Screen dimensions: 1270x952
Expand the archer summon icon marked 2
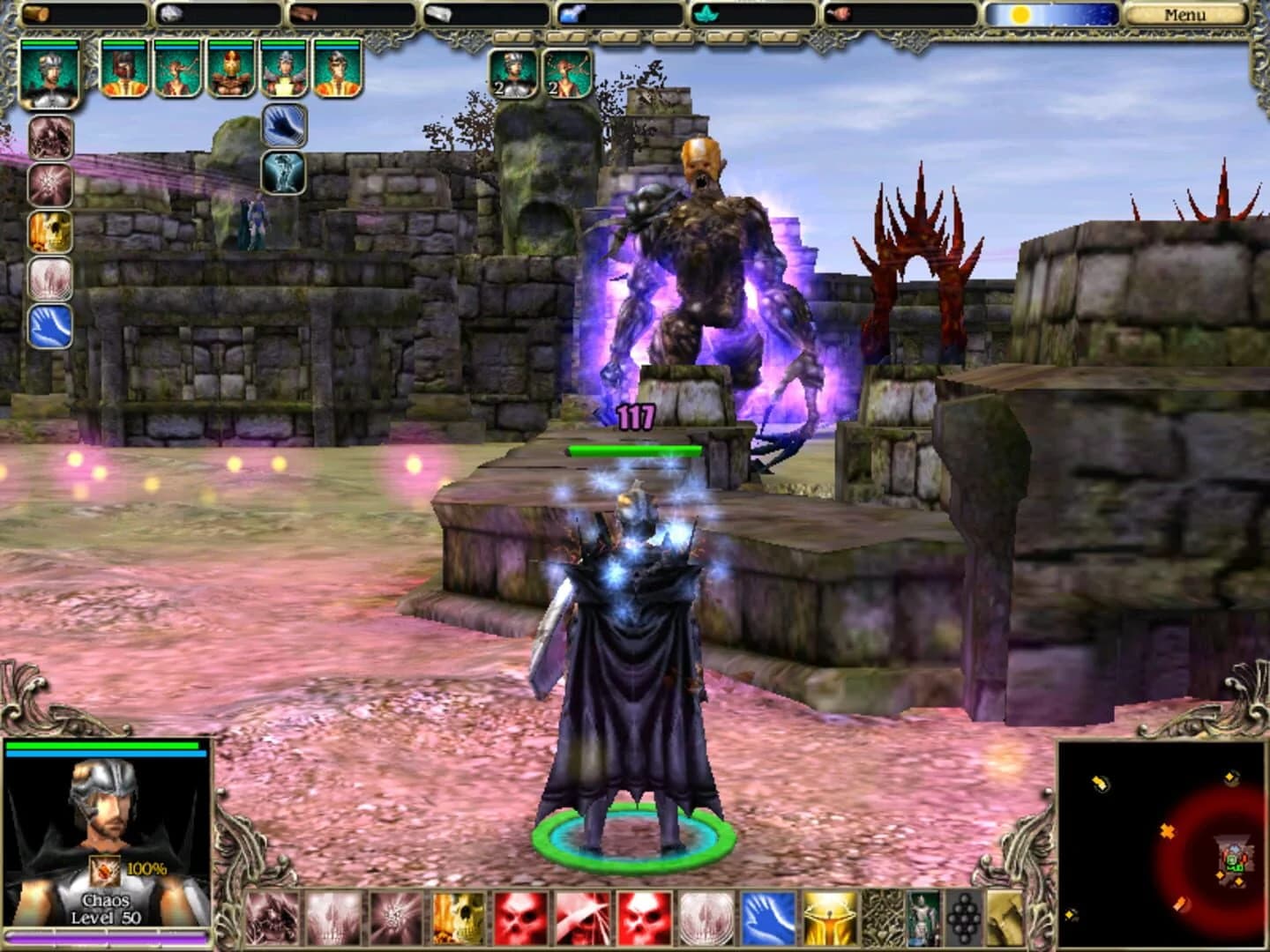coord(569,74)
